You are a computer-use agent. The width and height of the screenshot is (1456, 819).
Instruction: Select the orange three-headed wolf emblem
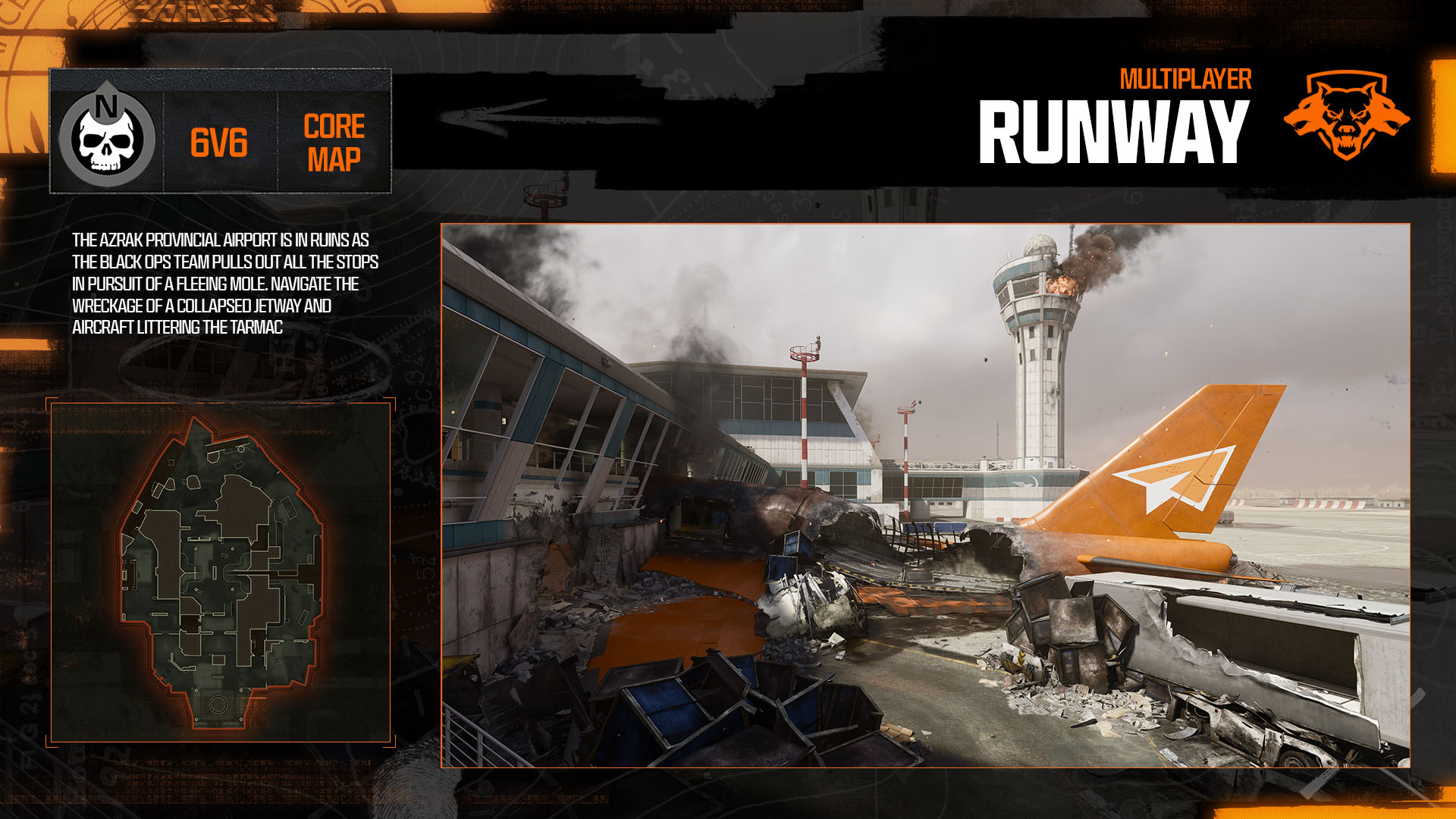tap(1346, 115)
